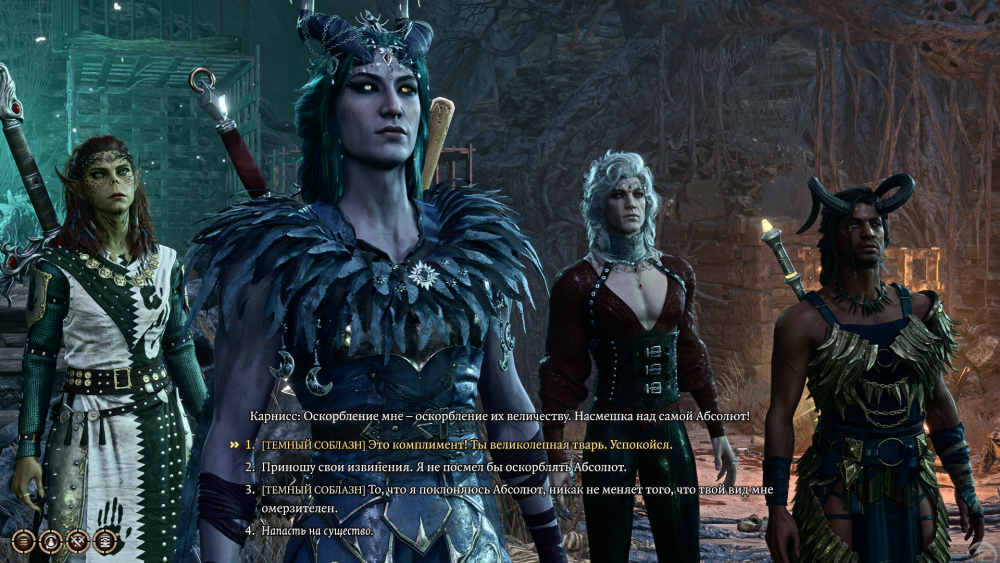This screenshot has height=563, width=1000.
Task: Click the rightmost round icon with stacked bars
Action: pos(104,541)
